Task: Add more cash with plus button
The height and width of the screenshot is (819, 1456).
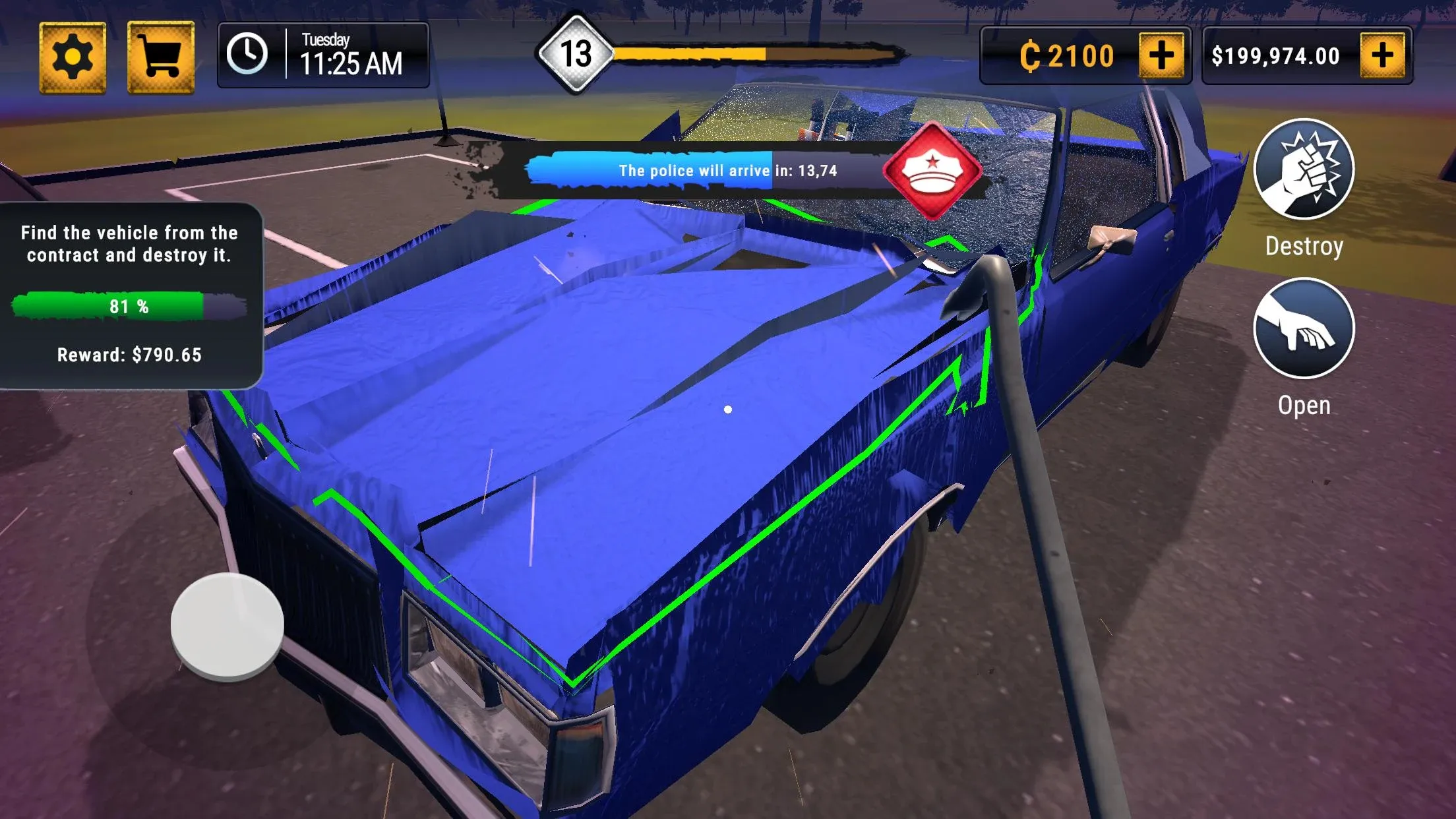Action: pos(1382,55)
